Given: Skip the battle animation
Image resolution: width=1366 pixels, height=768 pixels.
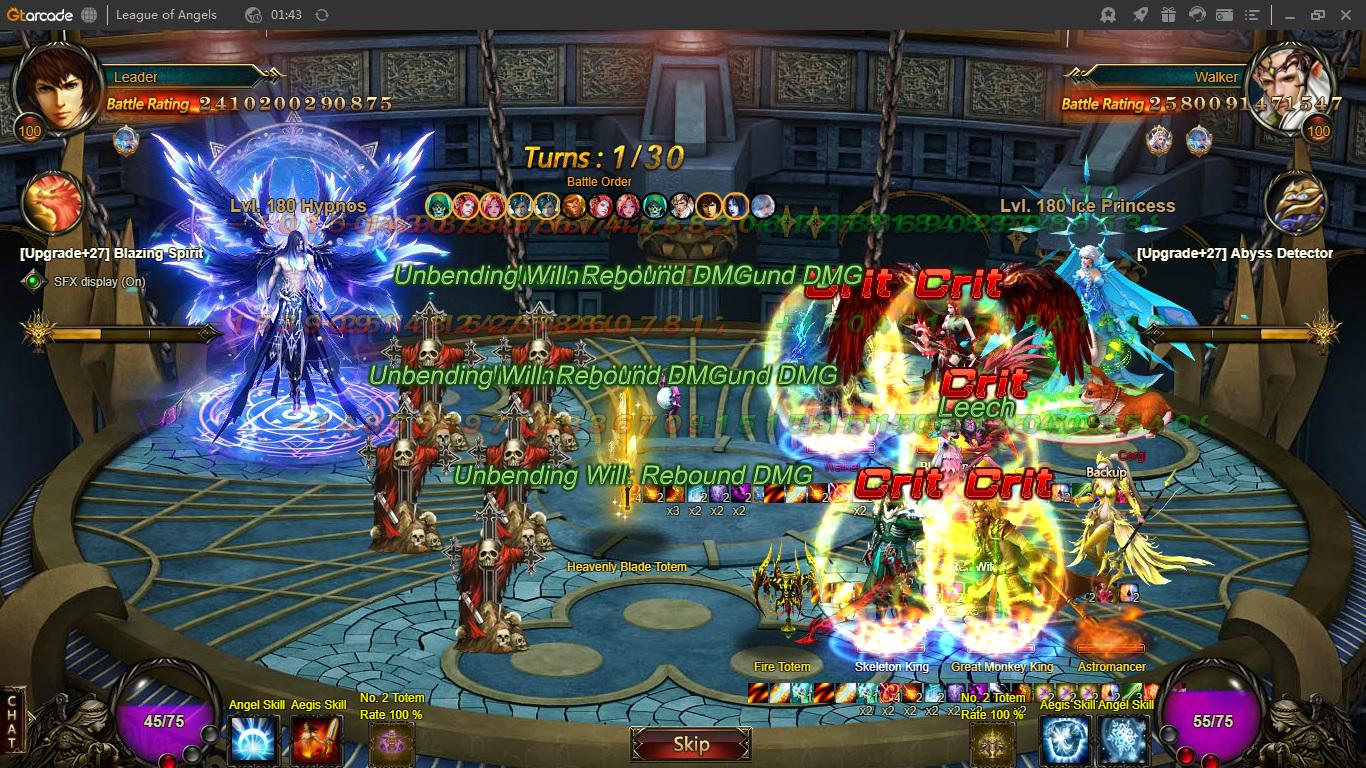Looking at the screenshot, I should pos(690,744).
